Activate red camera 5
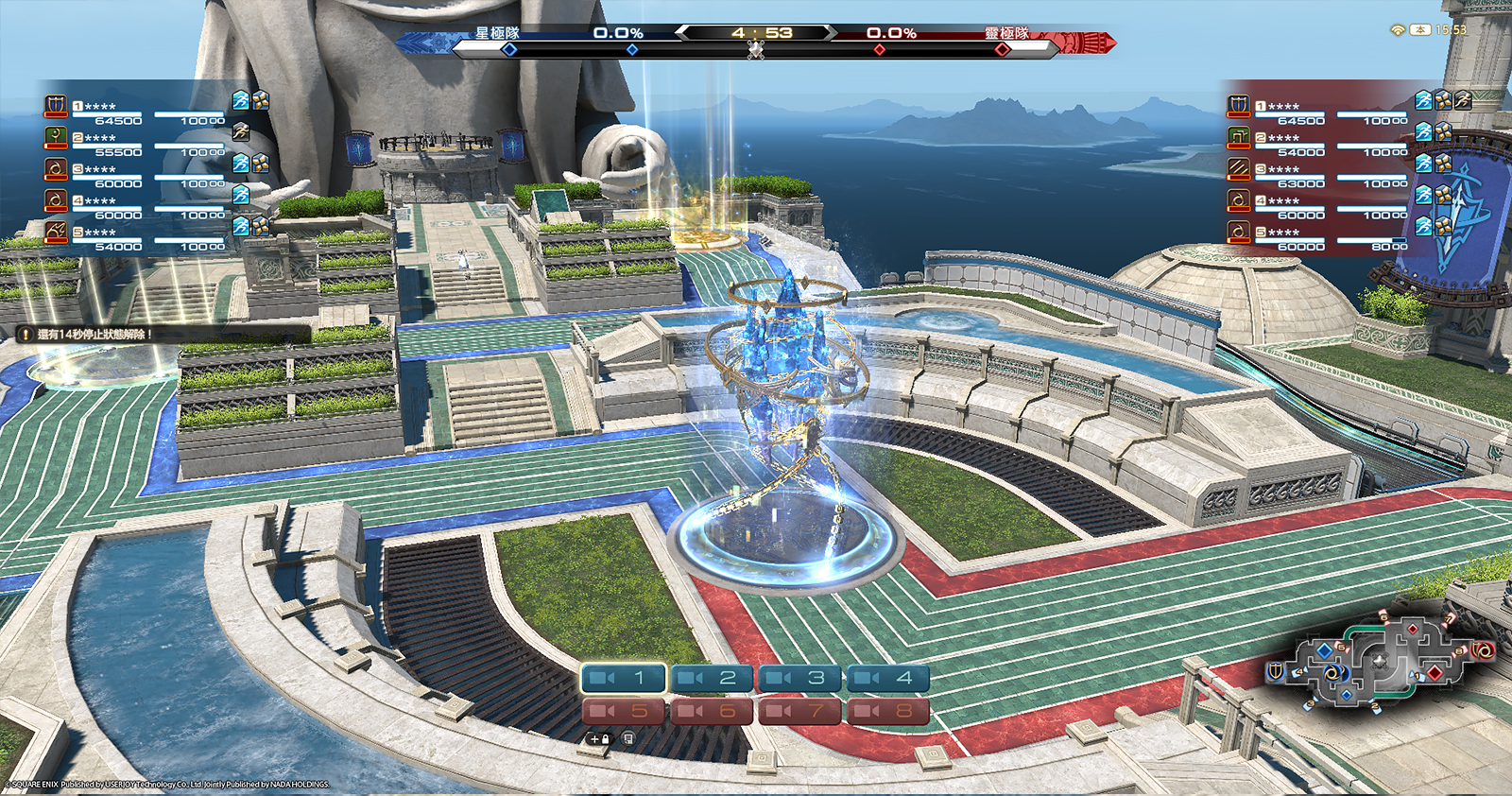The height and width of the screenshot is (796, 1512). click(624, 710)
